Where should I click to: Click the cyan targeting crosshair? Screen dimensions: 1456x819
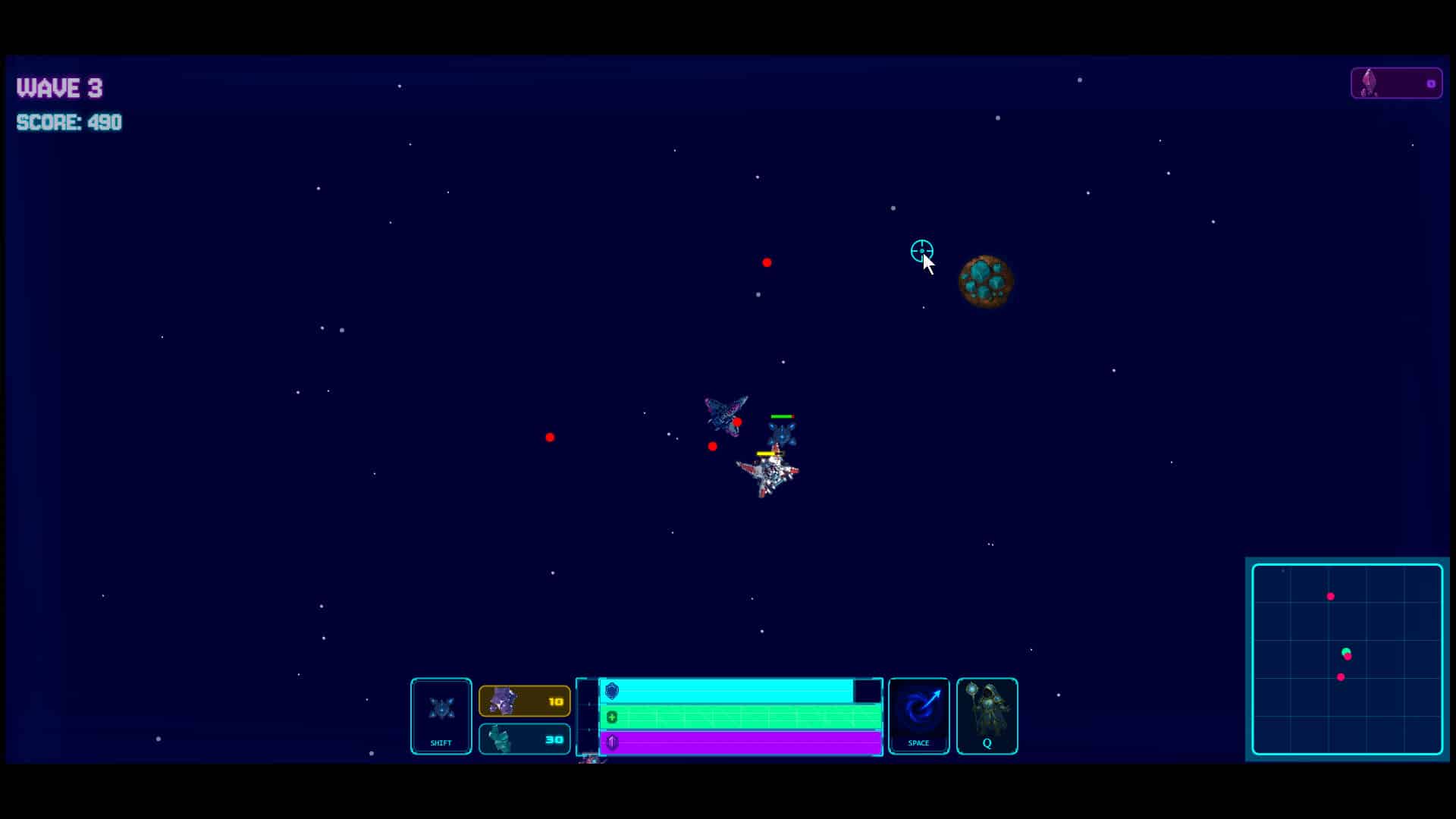click(x=921, y=251)
